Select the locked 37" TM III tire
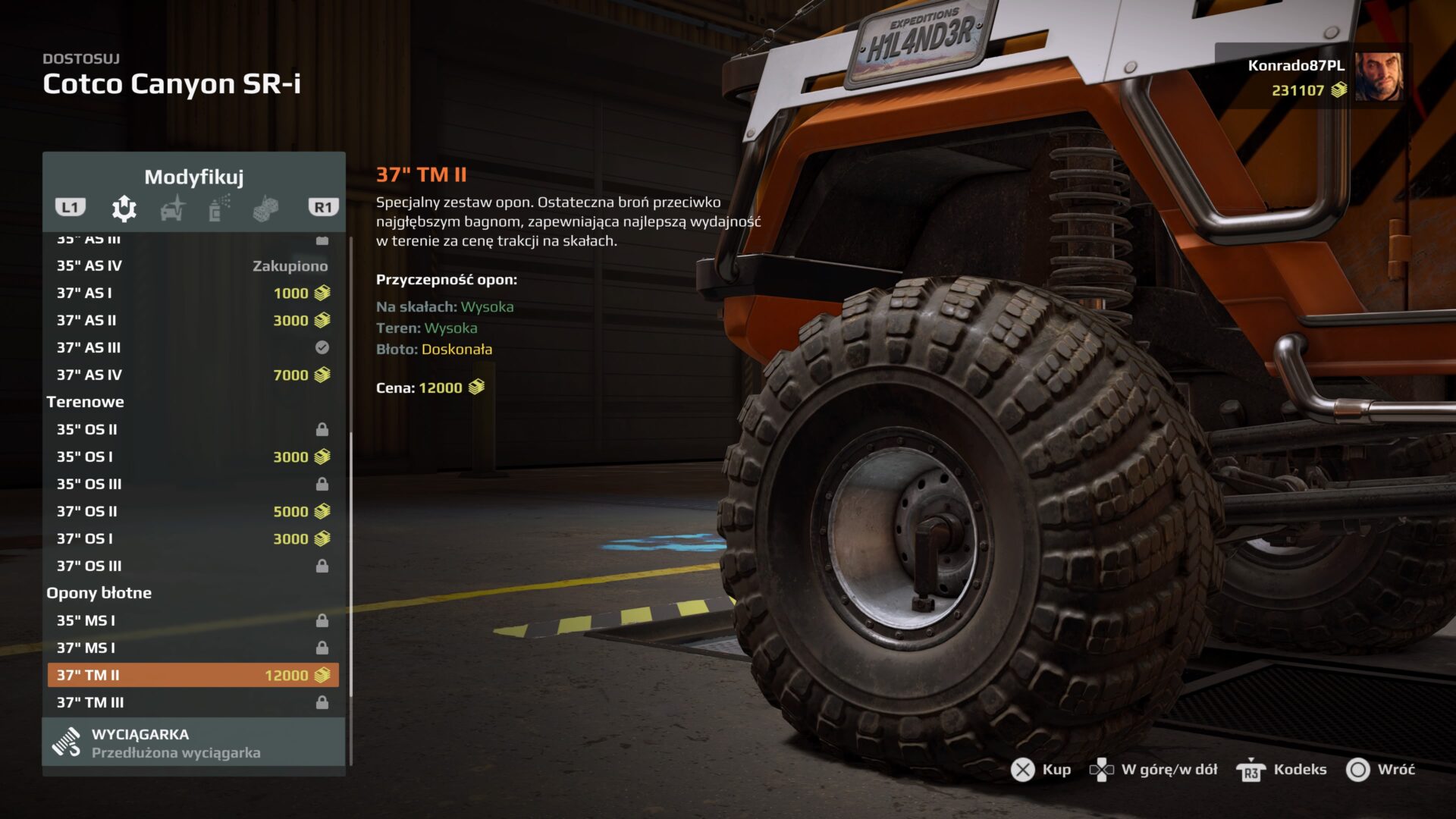Screen dimensions: 1456x819 (x=193, y=702)
